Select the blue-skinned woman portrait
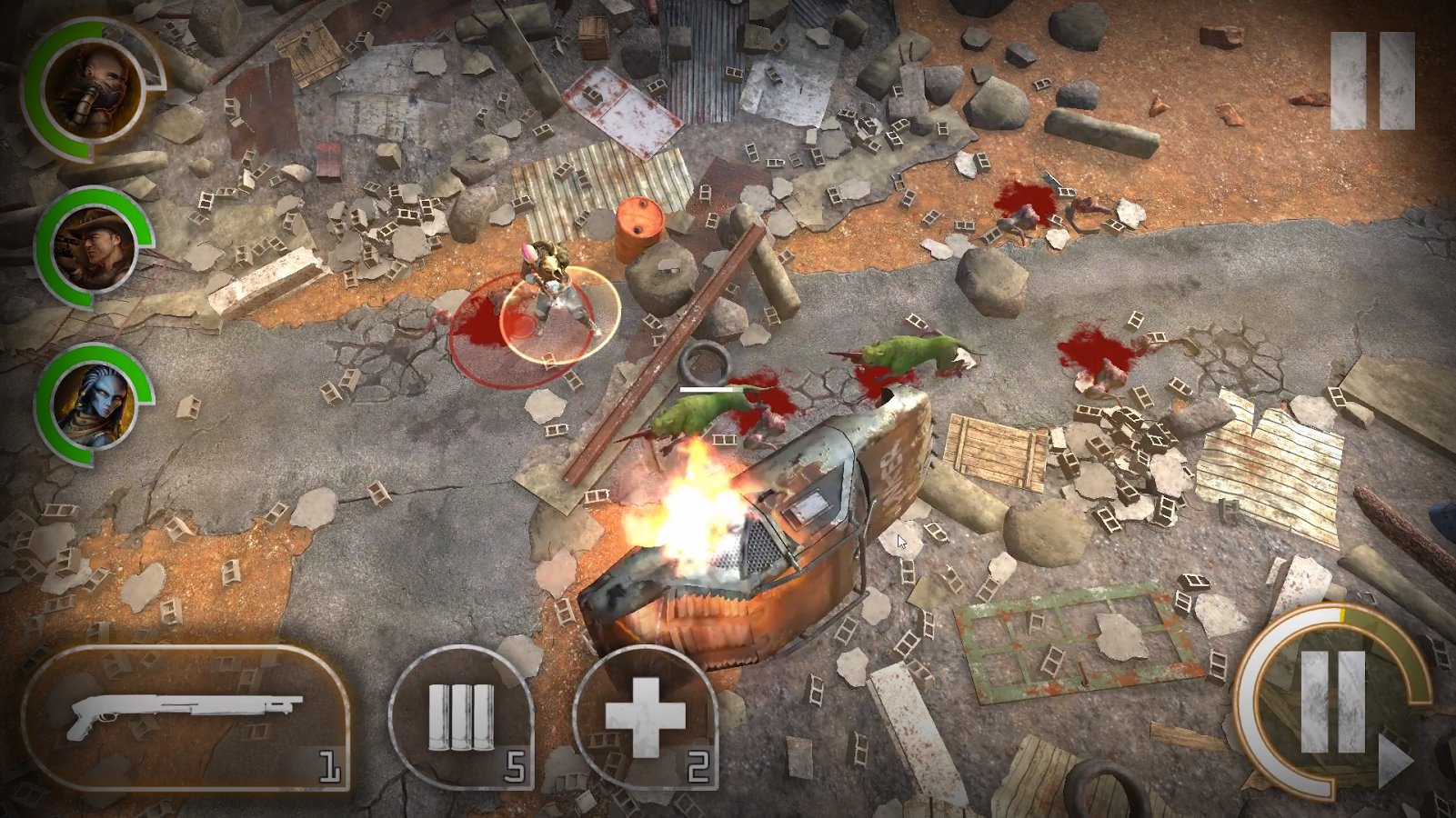The image size is (1456, 818). pos(92,403)
